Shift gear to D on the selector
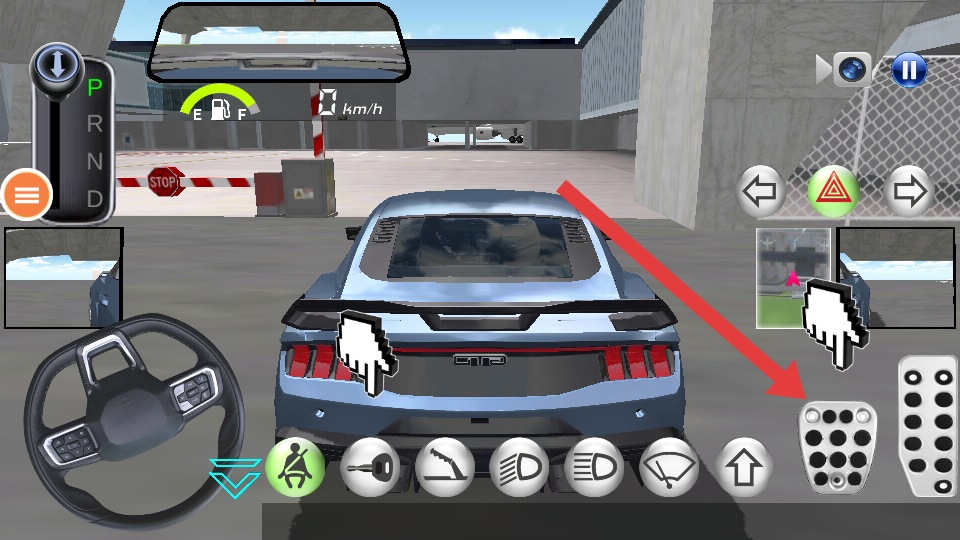Image resolution: width=960 pixels, height=540 pixels. click(95, 198)
